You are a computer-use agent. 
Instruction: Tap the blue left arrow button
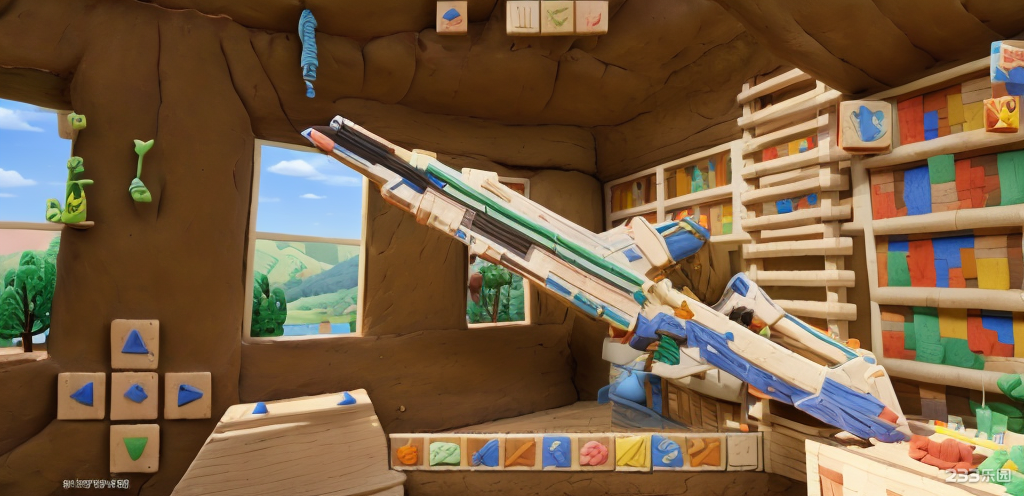(82, 395)
